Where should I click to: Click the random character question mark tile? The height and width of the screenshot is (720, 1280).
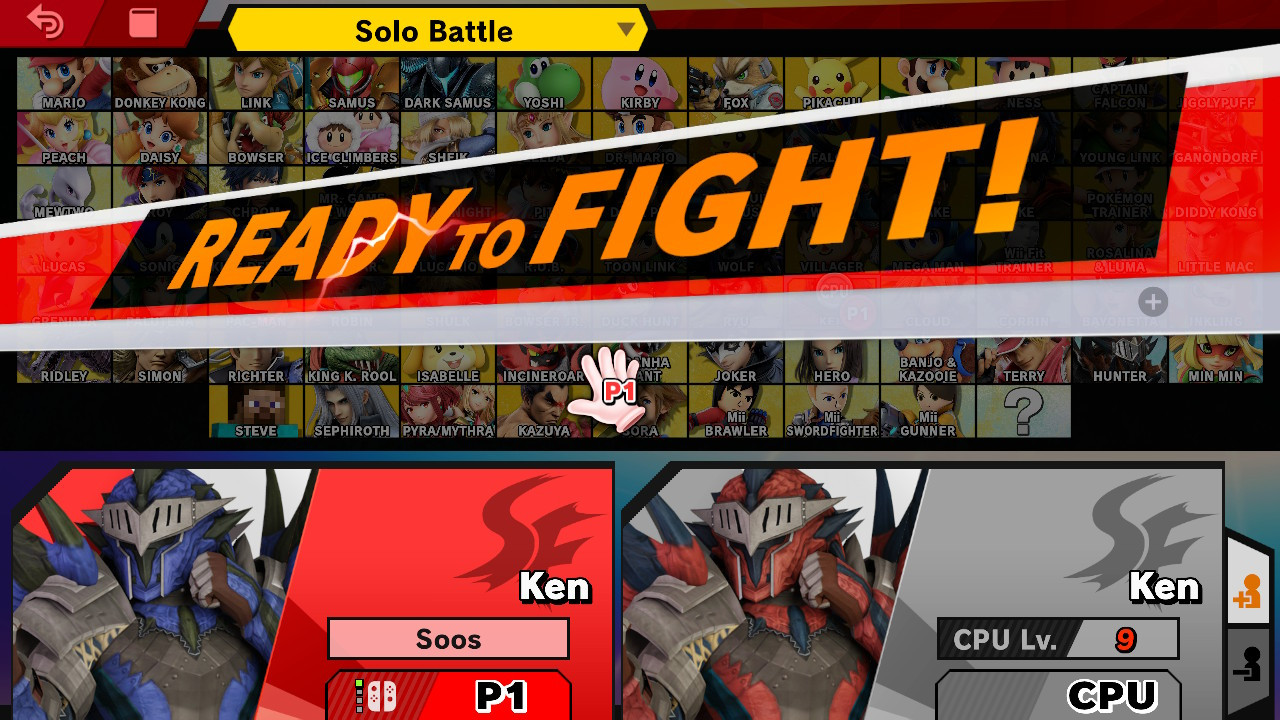click(x=1022, y=410)
